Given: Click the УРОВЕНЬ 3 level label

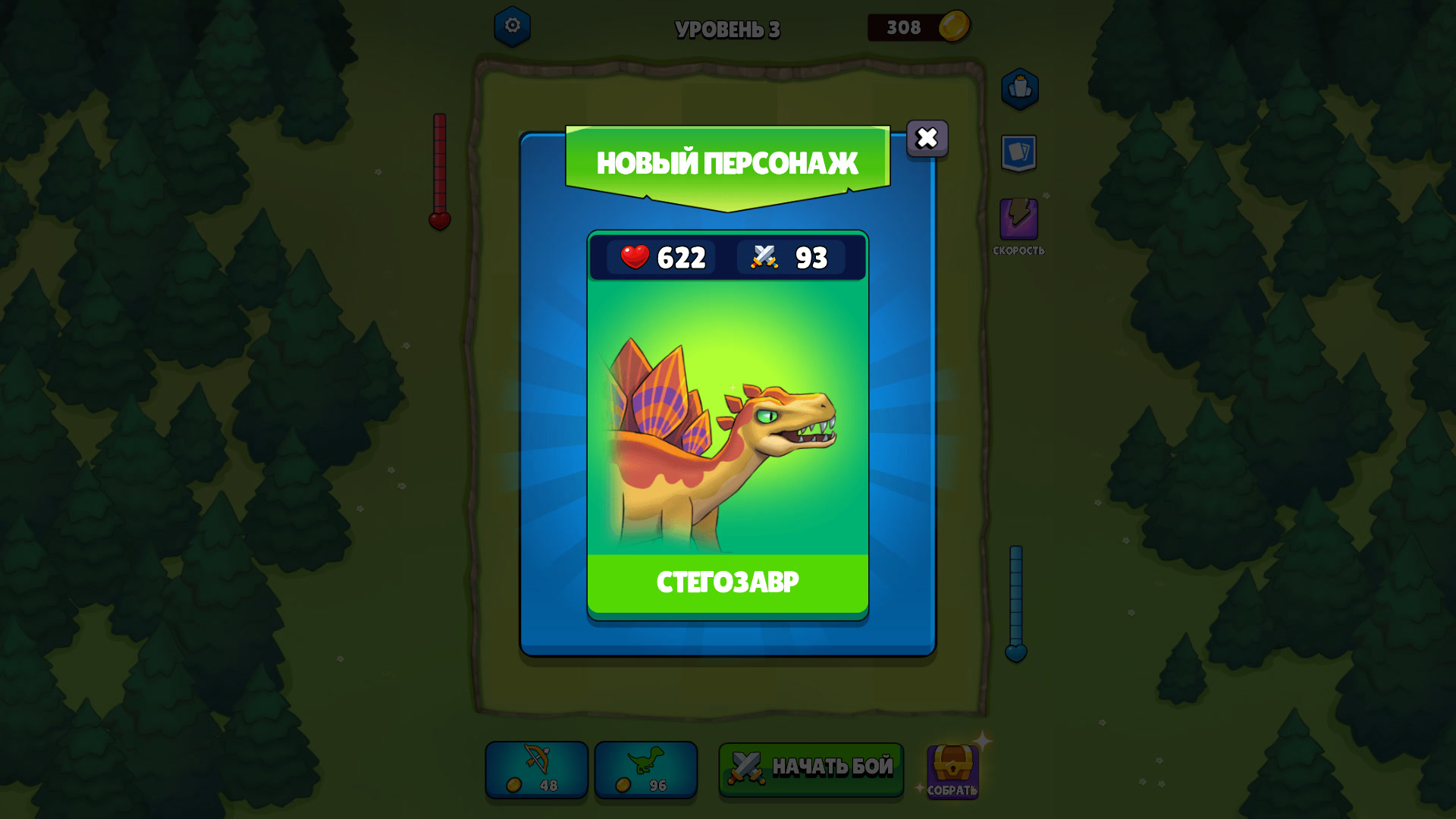Looking at the screenshot, I should 727,30.
